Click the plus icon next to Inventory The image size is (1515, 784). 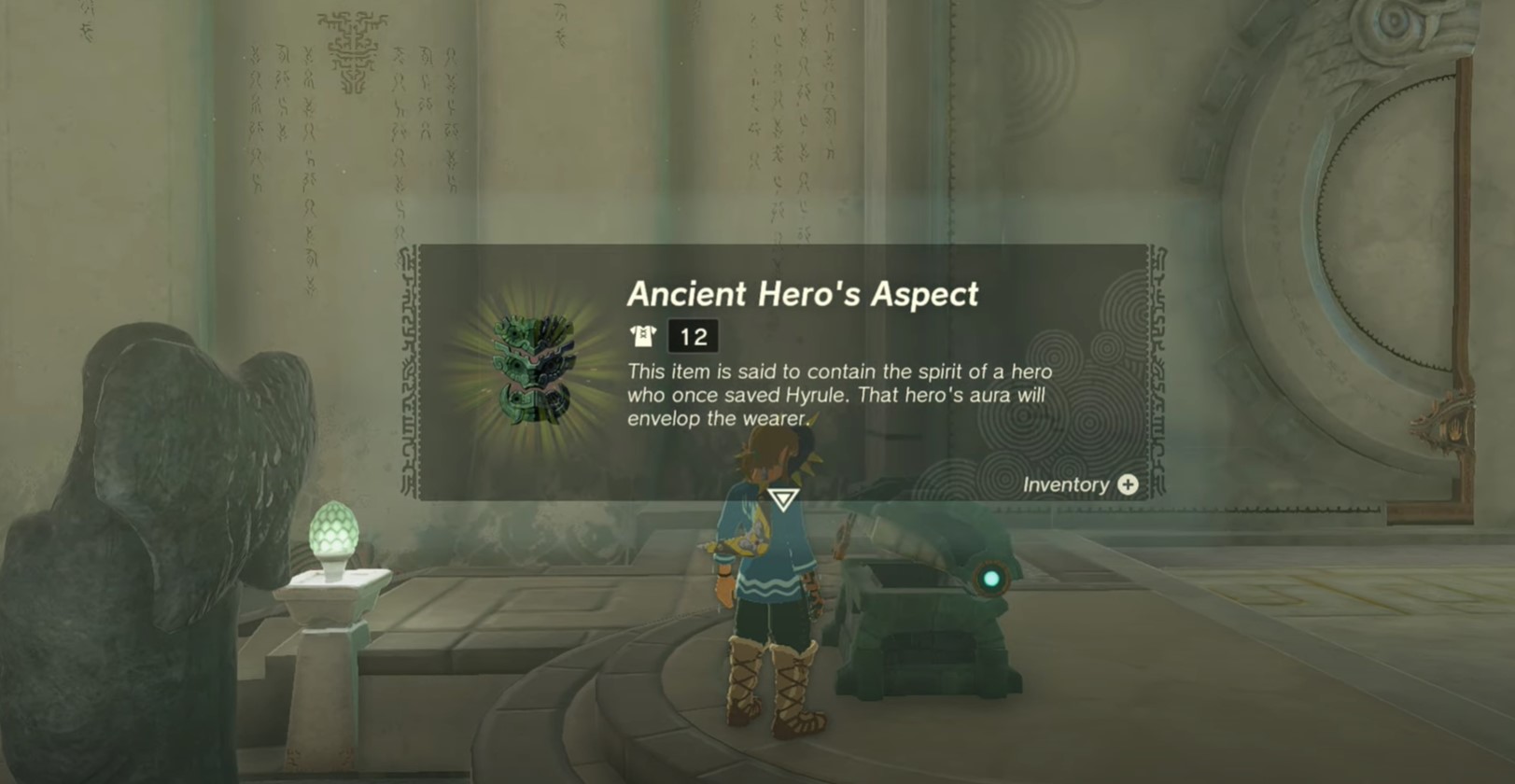[x=1127, y=484]
